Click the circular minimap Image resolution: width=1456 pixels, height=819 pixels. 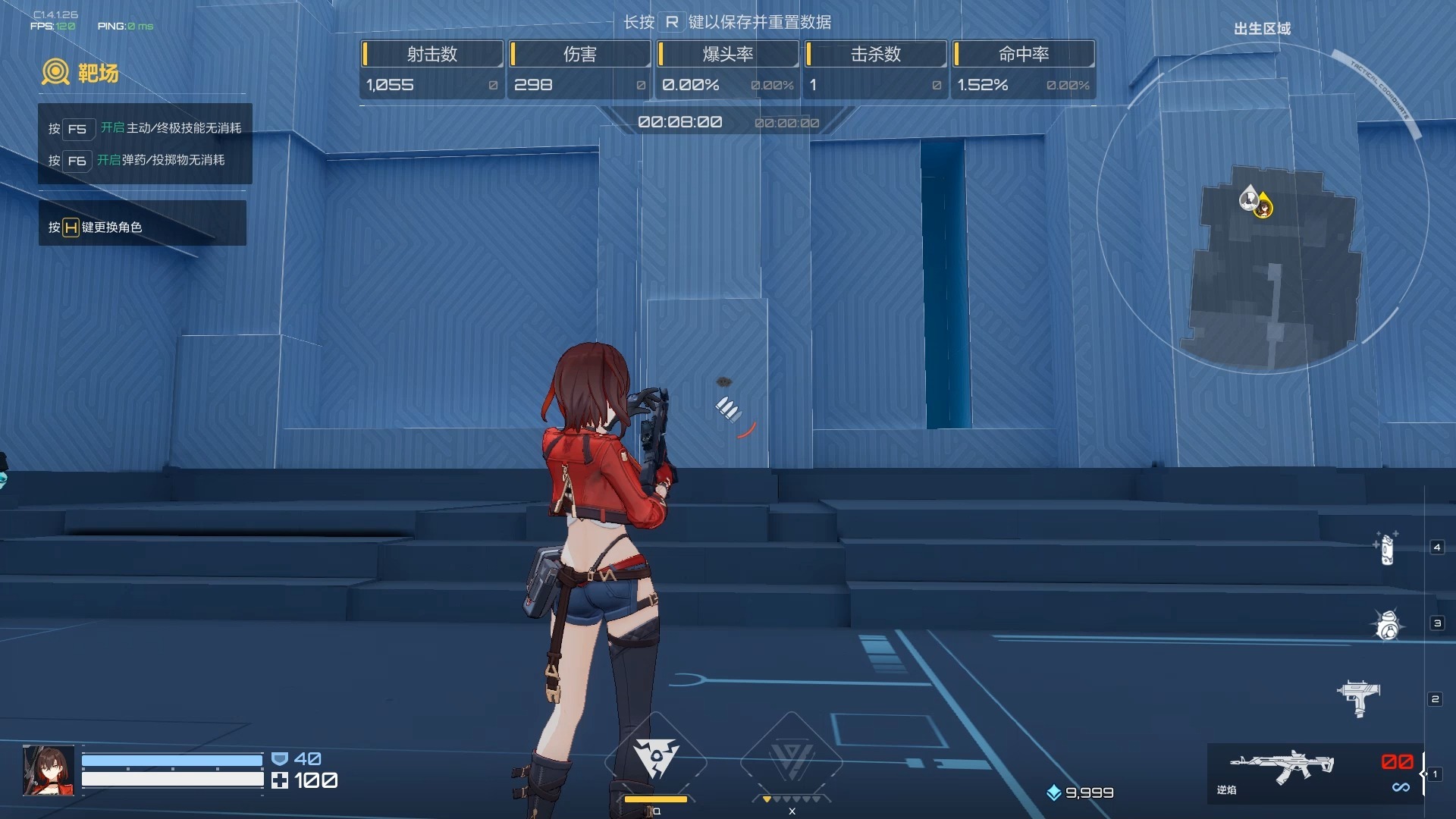point(1263,209)
